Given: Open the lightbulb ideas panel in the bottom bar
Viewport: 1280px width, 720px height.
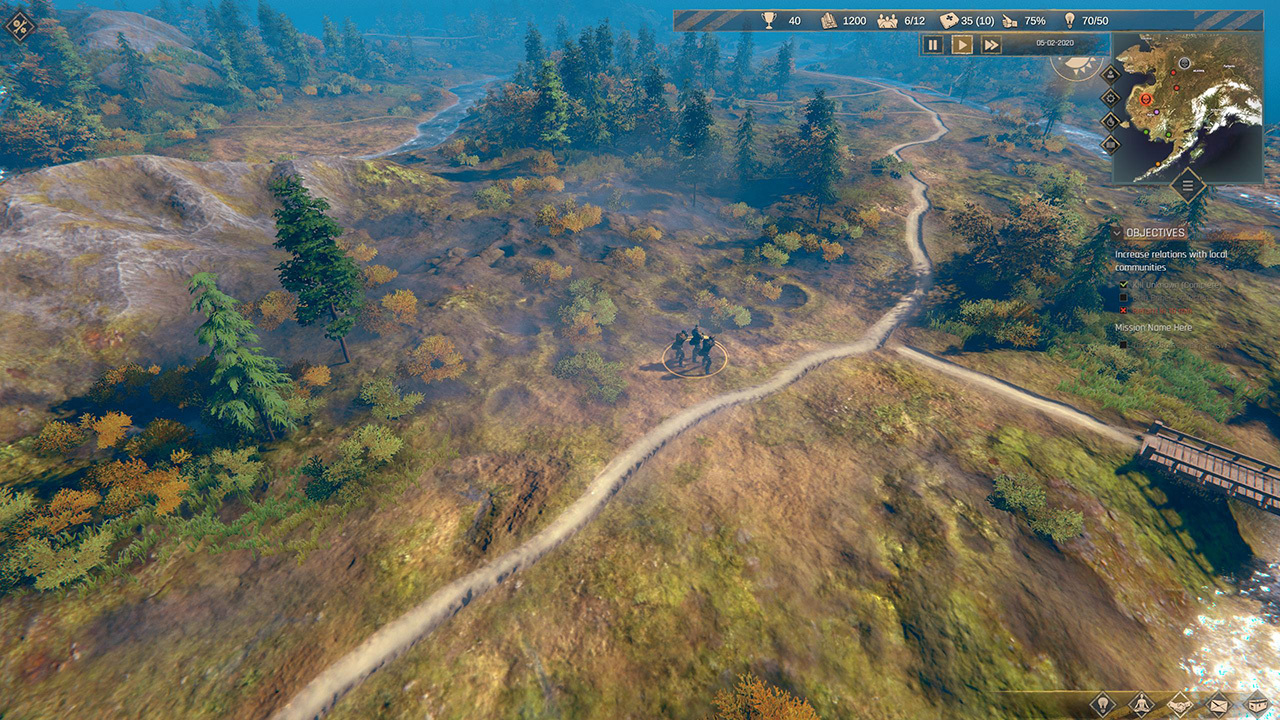Looking at the screenshot, I should 1103,704.
